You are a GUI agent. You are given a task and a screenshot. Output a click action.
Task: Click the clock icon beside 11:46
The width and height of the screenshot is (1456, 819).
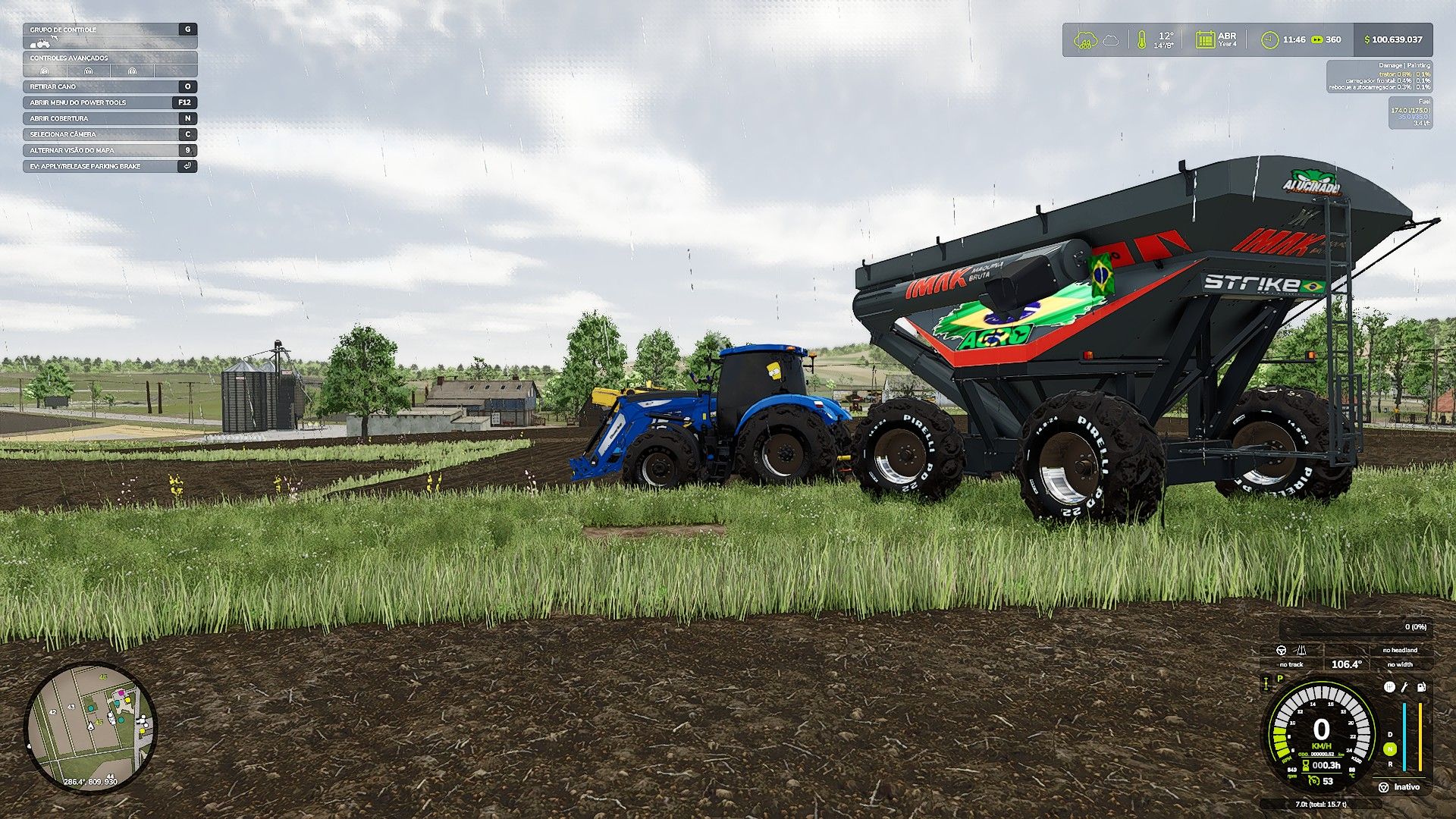coord(1269,40)
